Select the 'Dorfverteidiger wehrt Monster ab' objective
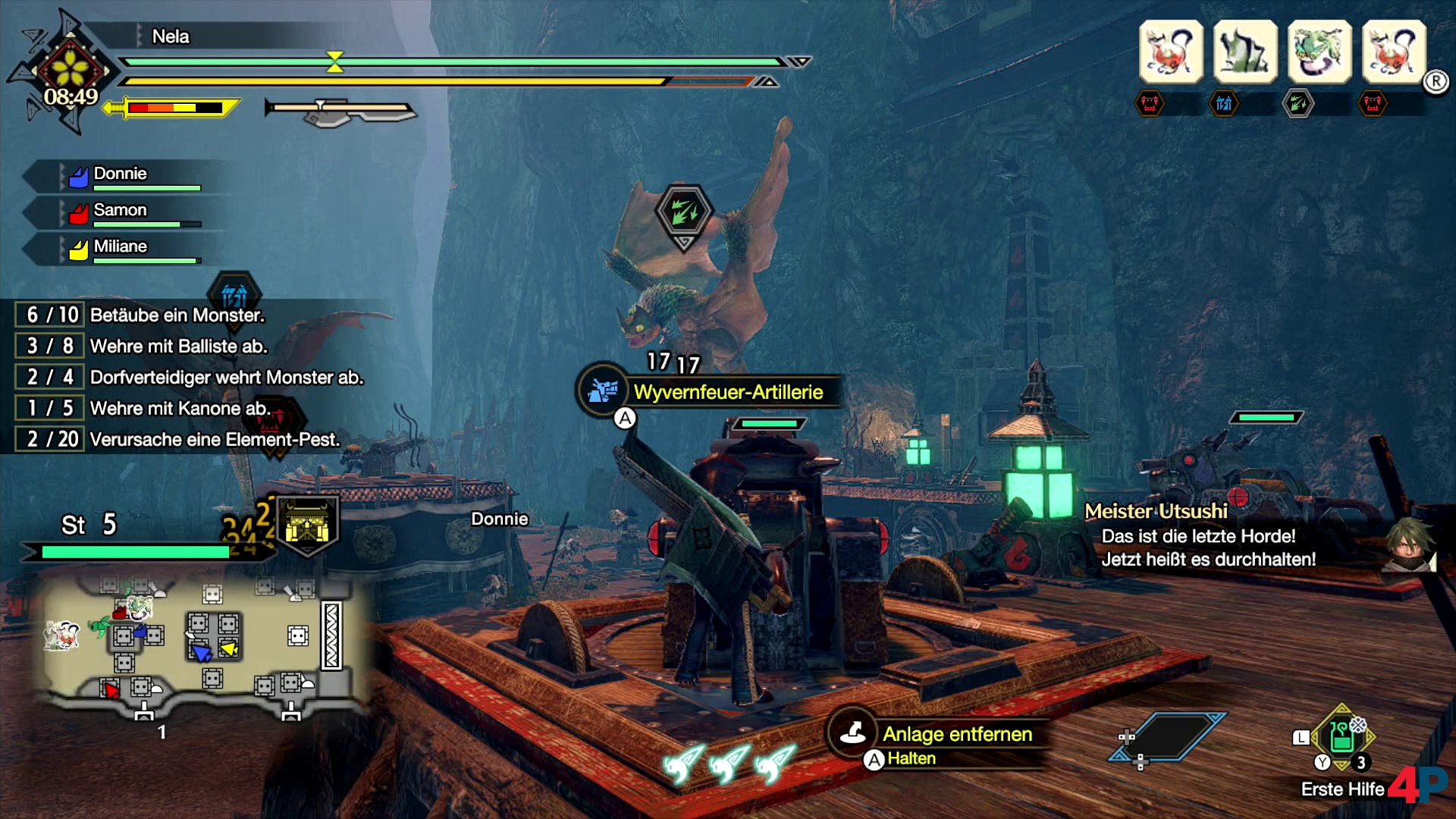Image resolution: width=1456 pixels, height=819 pixels. [226, 378]
